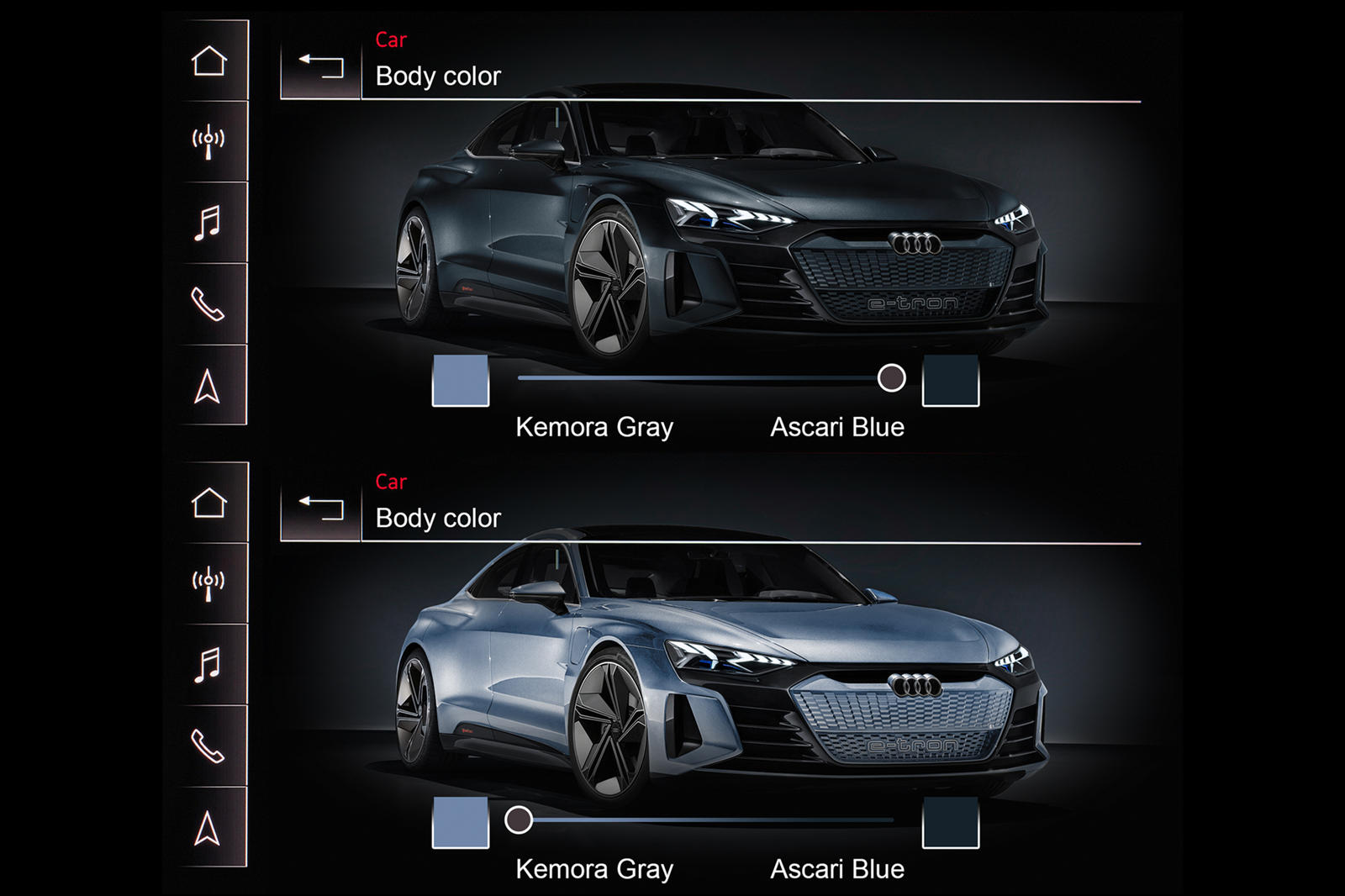Click the slider handle set beside Ascari Blue
This screenshot has width=1345, height=896.
pos(891,378)
